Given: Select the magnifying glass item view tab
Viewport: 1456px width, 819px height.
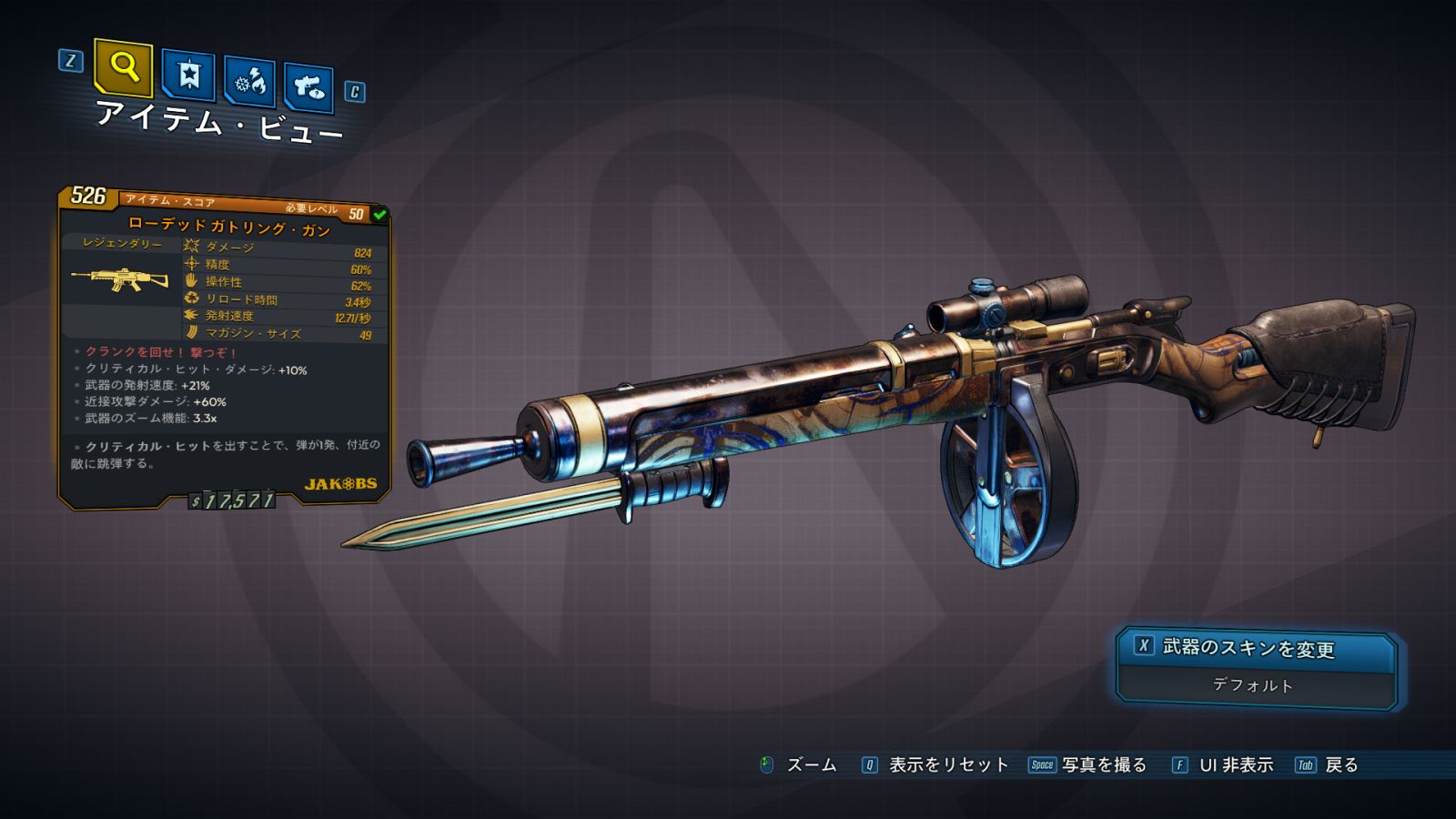Looking at the screenshot, I should (x=123, y=67).
